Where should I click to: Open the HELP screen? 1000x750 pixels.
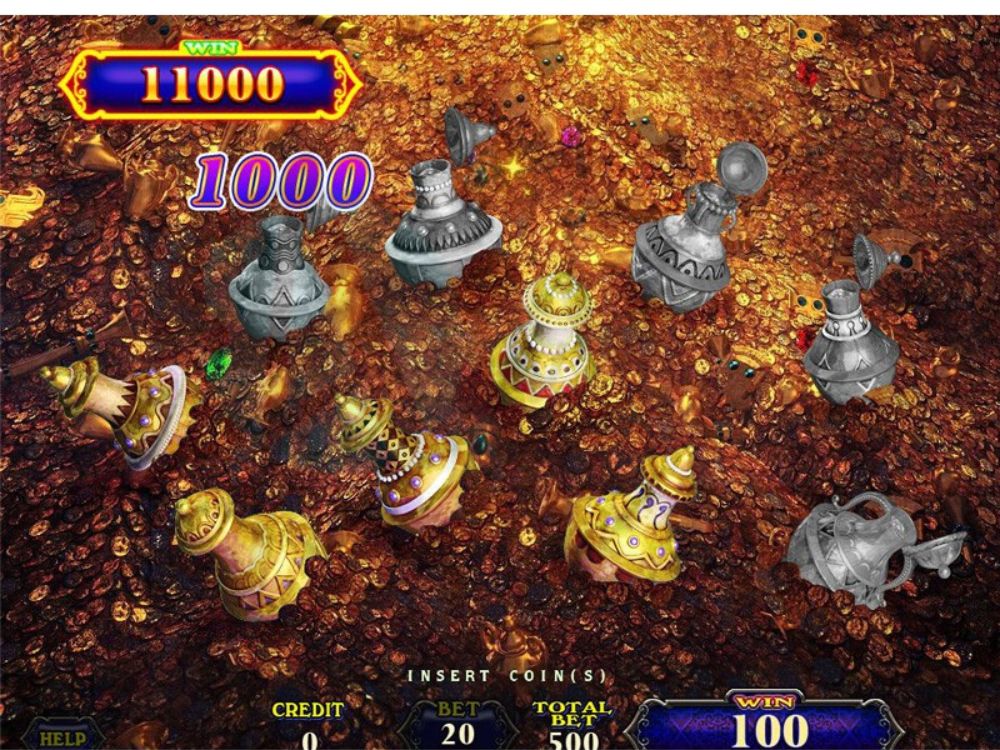tap(62, 738)
